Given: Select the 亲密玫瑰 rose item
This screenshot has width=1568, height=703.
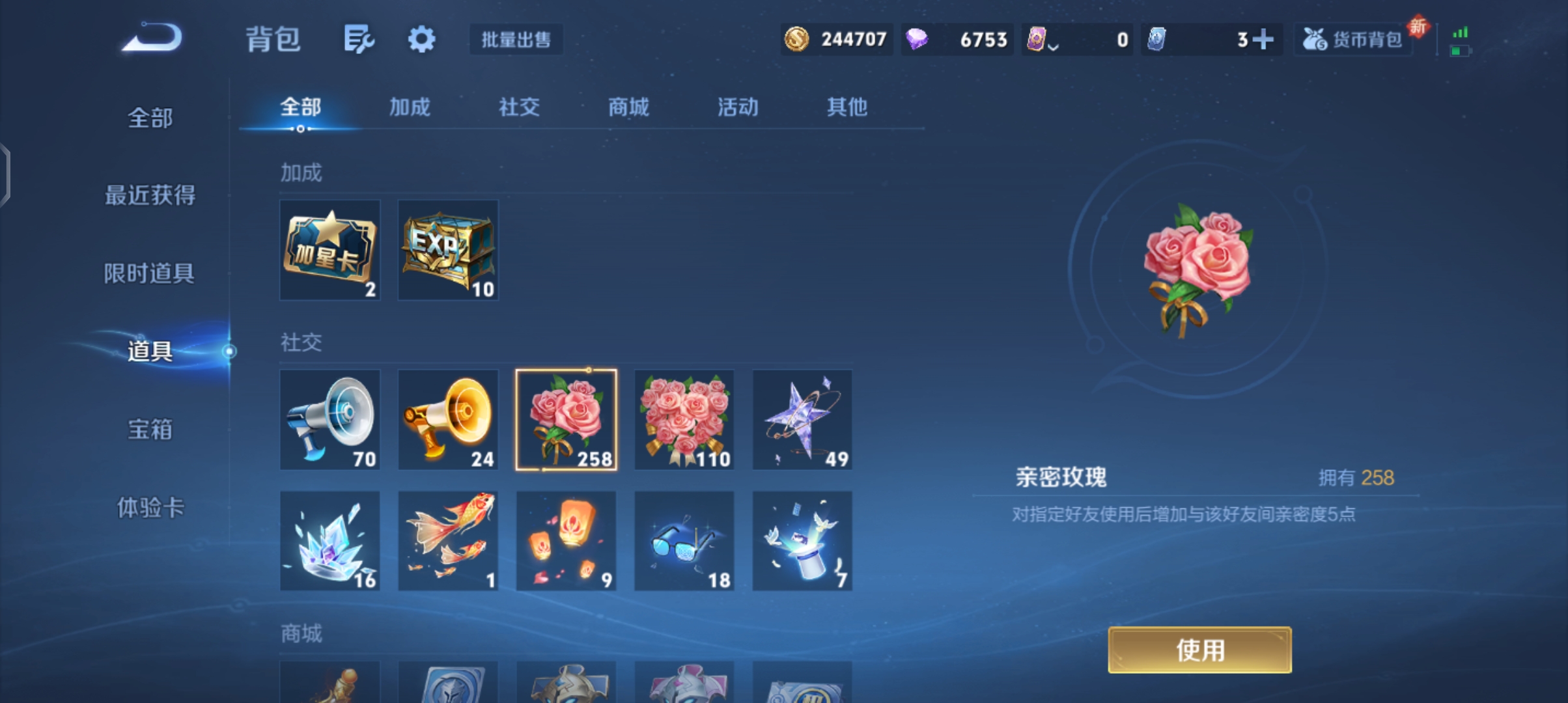Looking at the screenshot, I should (566, 420).
